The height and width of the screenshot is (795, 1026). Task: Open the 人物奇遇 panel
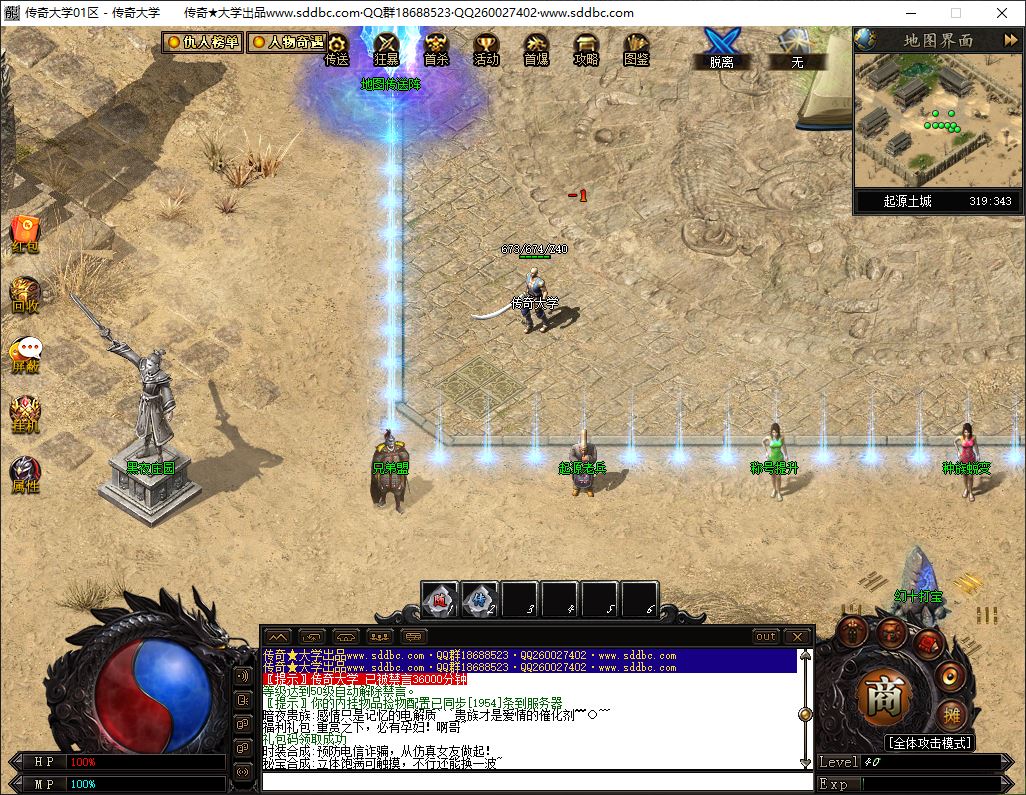click(x=286, y=43)
